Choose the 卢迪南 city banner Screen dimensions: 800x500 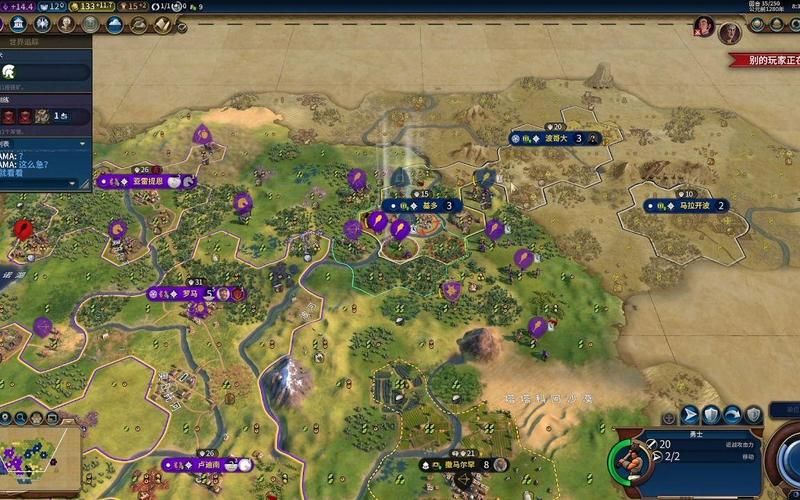click(206, 465)
